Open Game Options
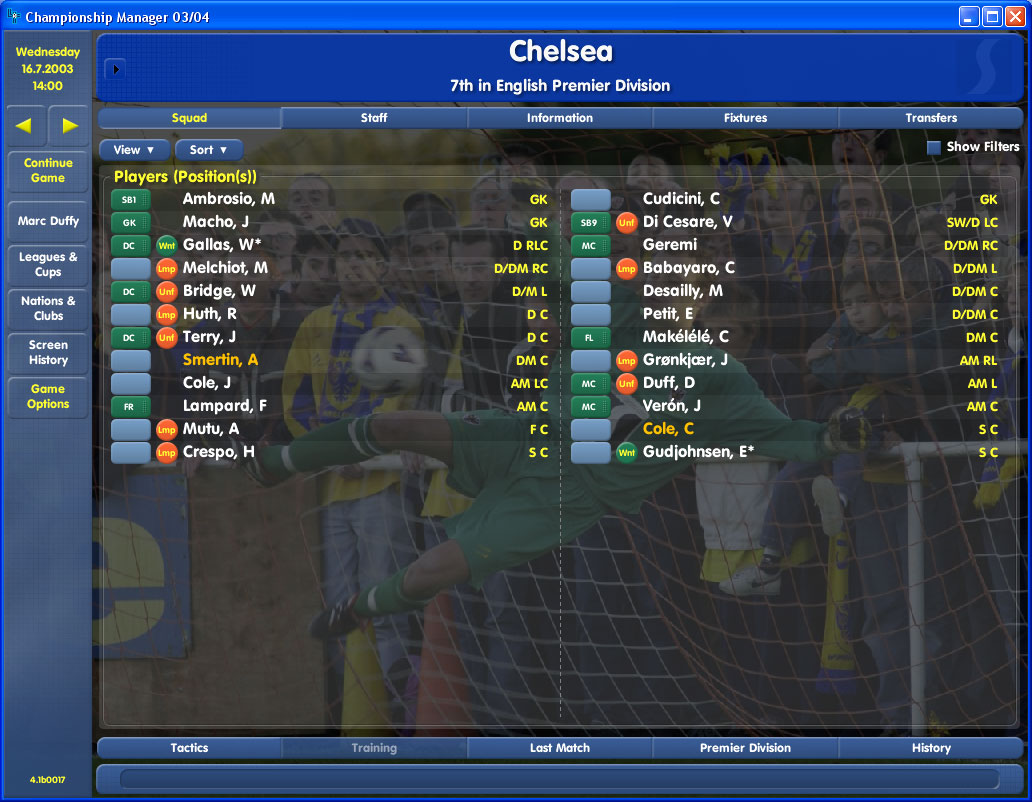1032x802 pixels. (x=48, y=397)
